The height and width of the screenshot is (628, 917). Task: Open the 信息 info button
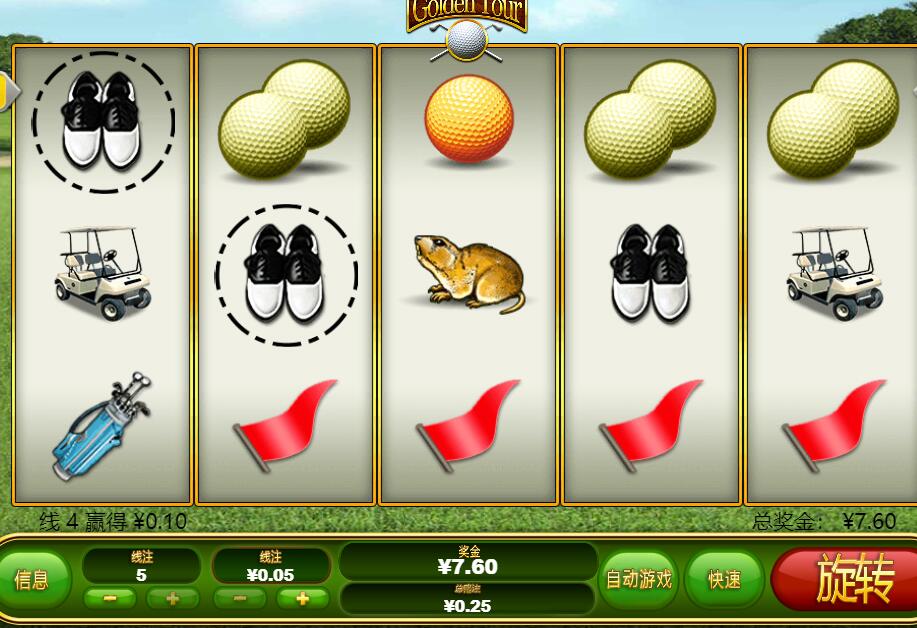(x=32, y=580)
